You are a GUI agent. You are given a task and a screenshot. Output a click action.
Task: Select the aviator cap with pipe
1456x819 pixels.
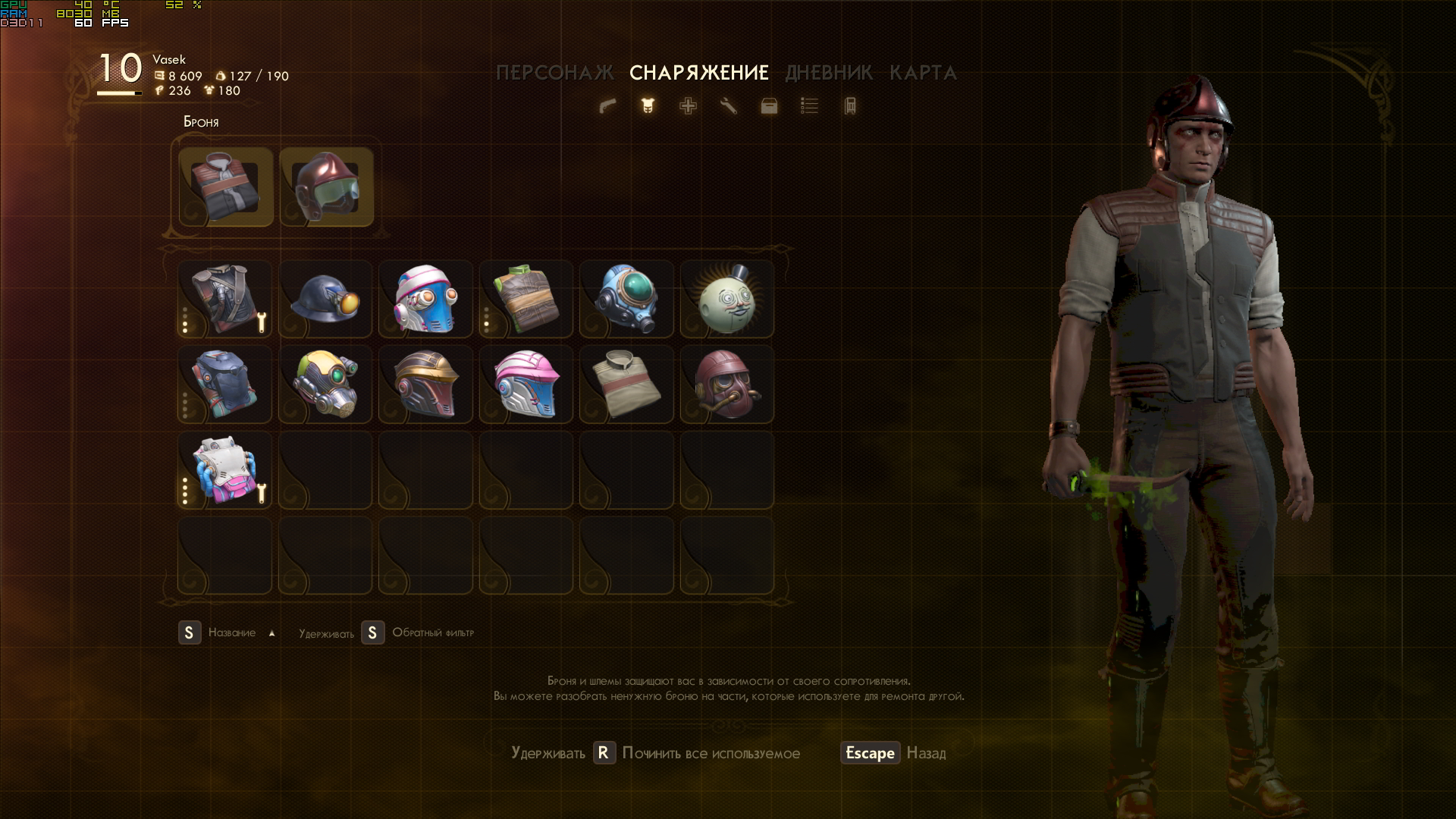coord(726,384)
